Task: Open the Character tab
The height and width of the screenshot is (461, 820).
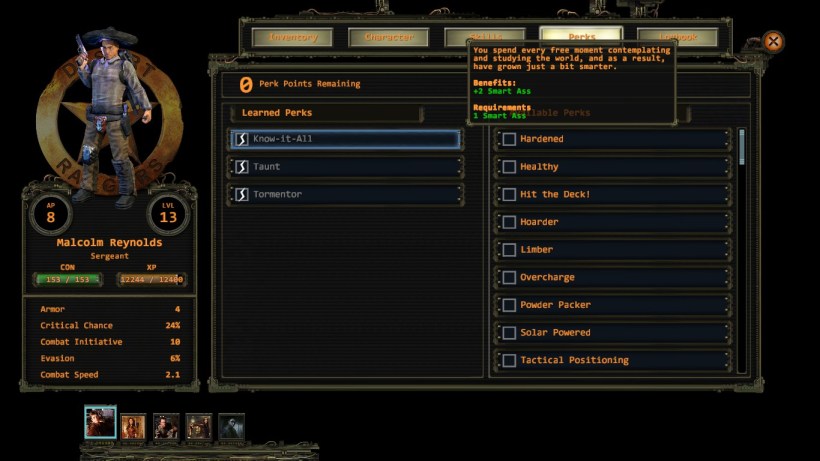Action: [x=388, y=38]
